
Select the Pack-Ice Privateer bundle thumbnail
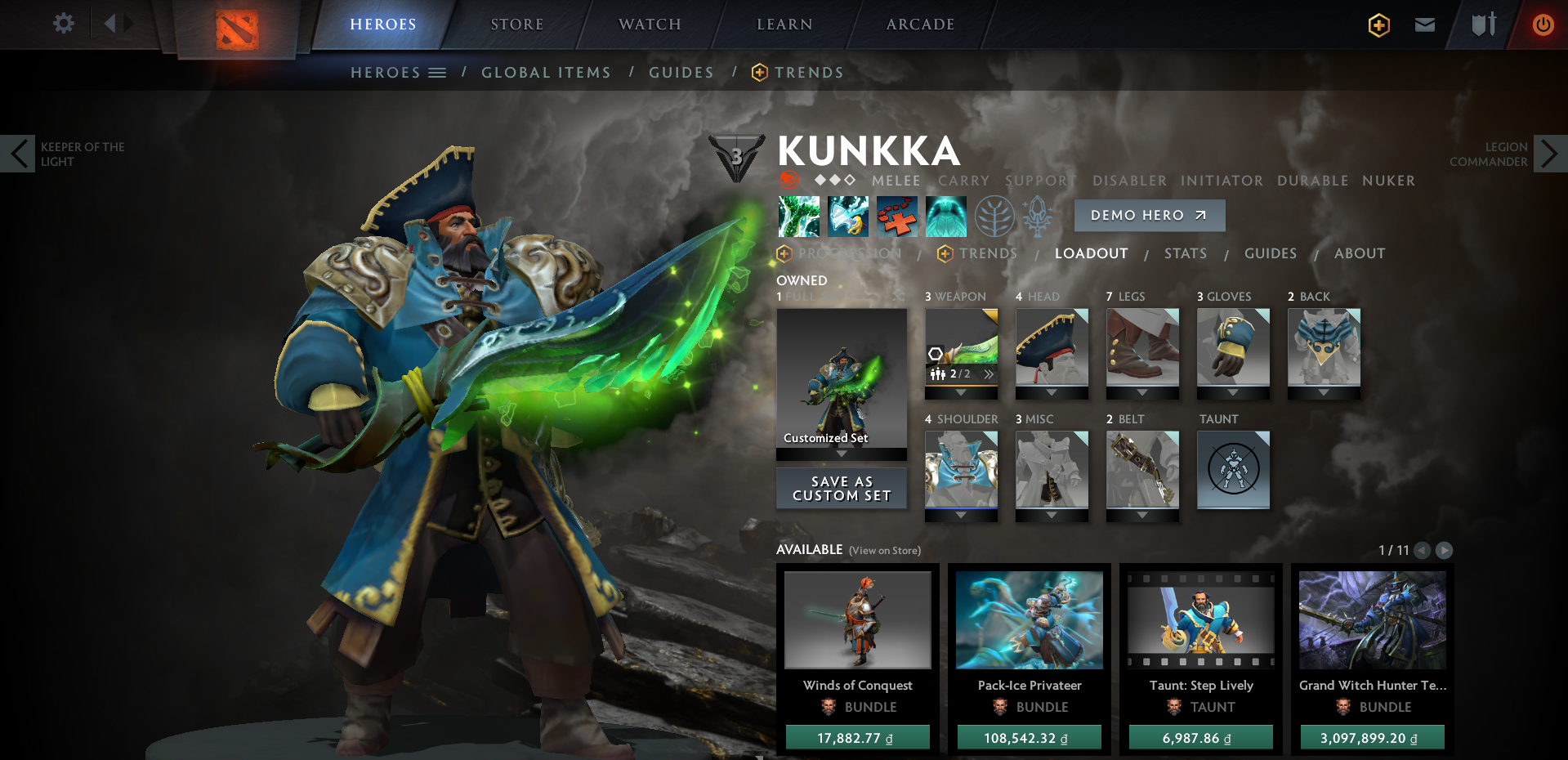[1029, 619]
